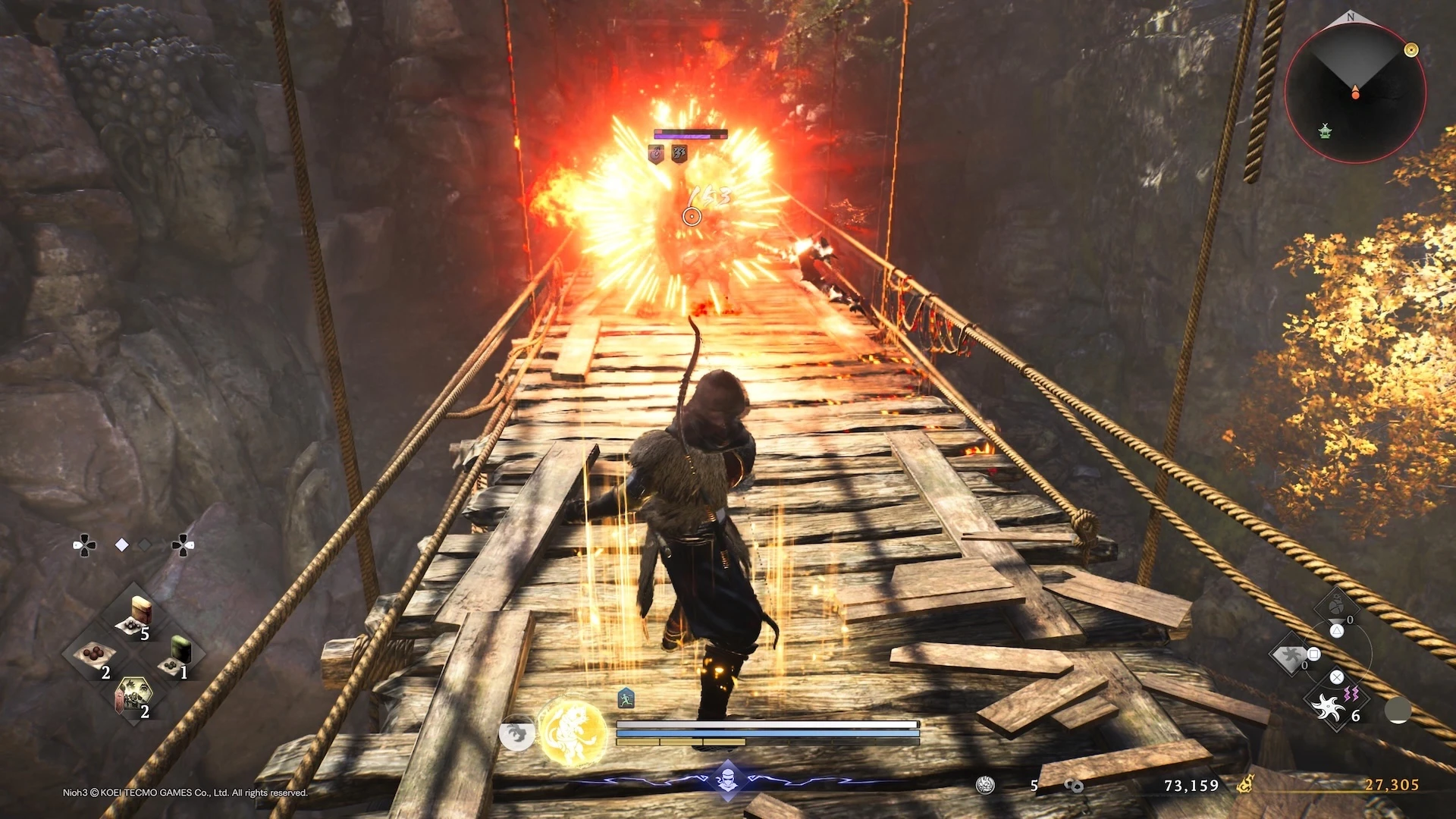Choose the hexagonal talisman item slot
Screen dimensions: 1456x819
(x=133, y=694)
